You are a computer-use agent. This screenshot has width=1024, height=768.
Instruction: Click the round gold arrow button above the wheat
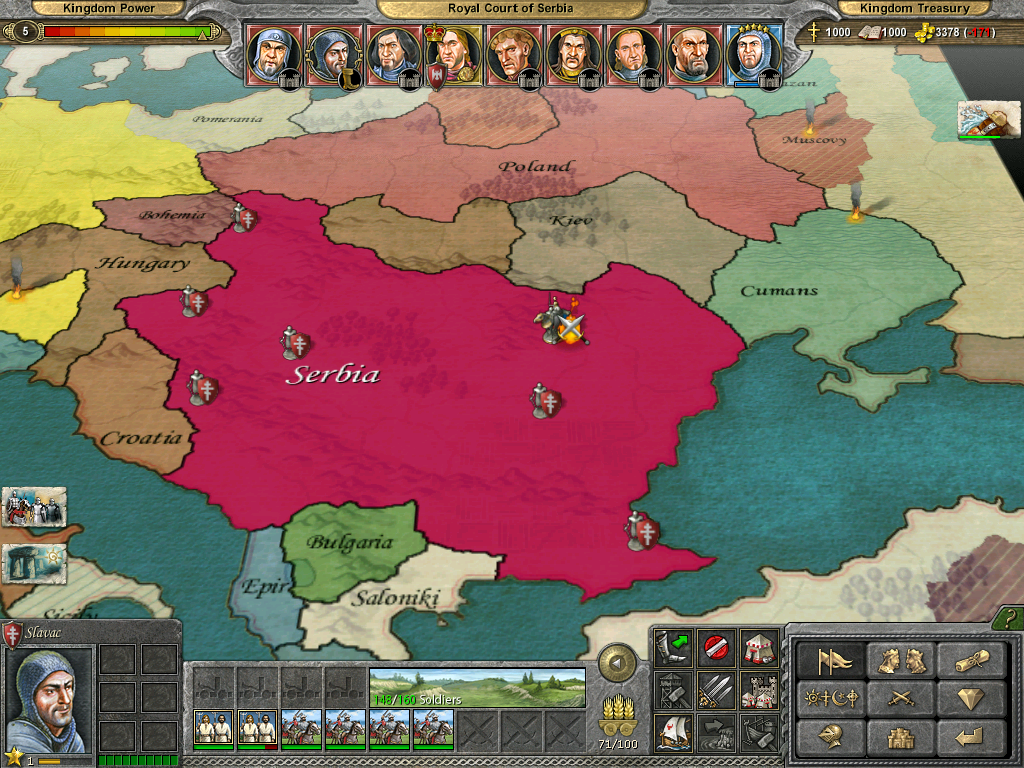(x=618, y=663)
